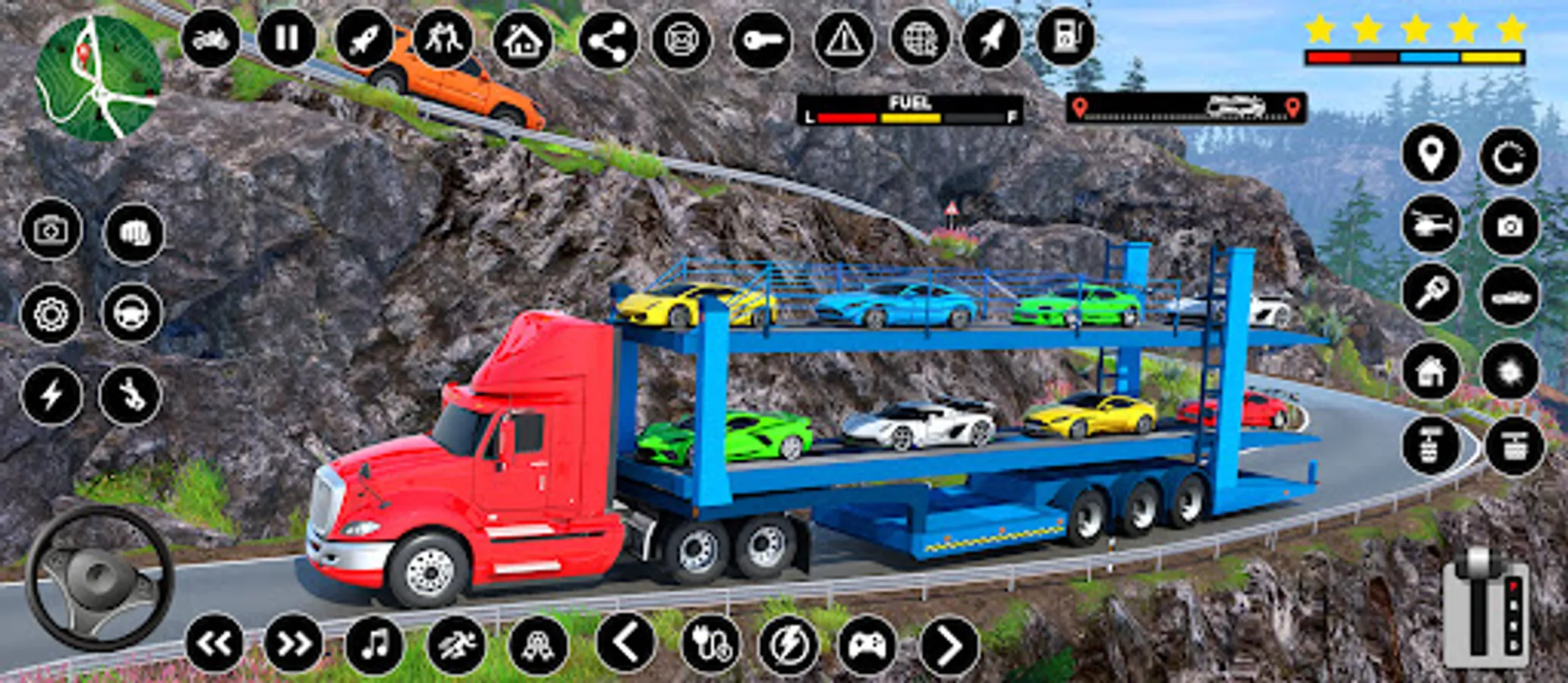Viewport: 1568px width, 683px height.
Task: Tap the rewind double-arrow button
Action: tap(215, 644)
